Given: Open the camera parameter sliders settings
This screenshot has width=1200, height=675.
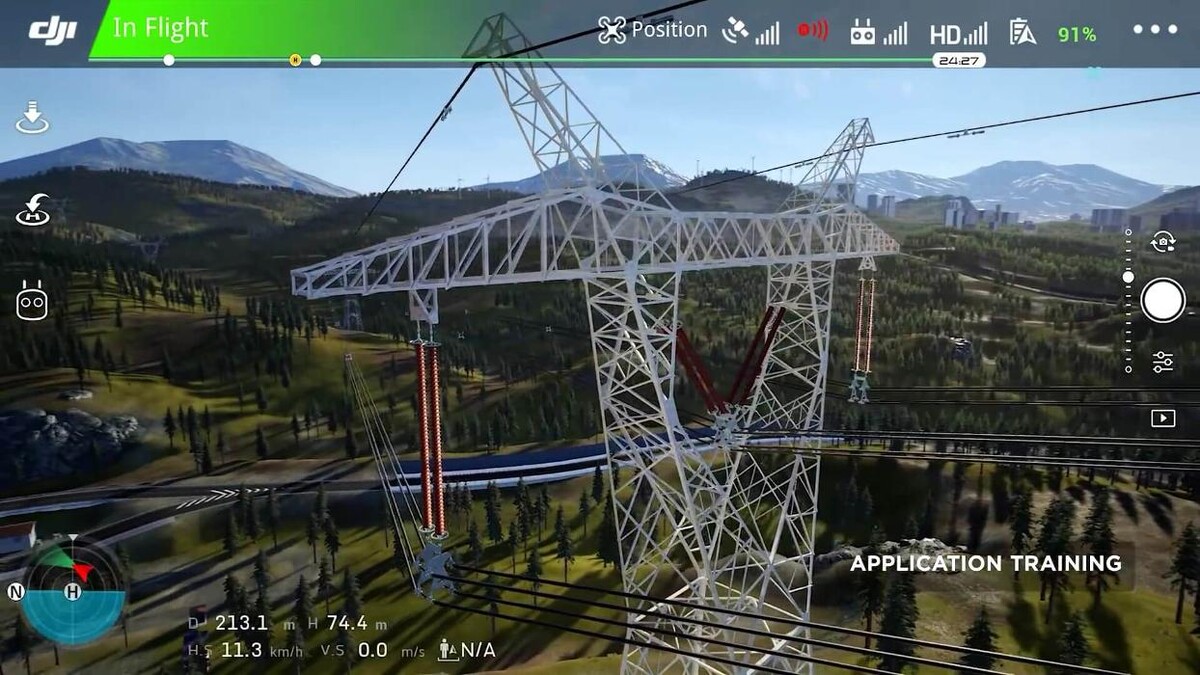Looking at the screenshot, I should click(x=1163, y=362).
